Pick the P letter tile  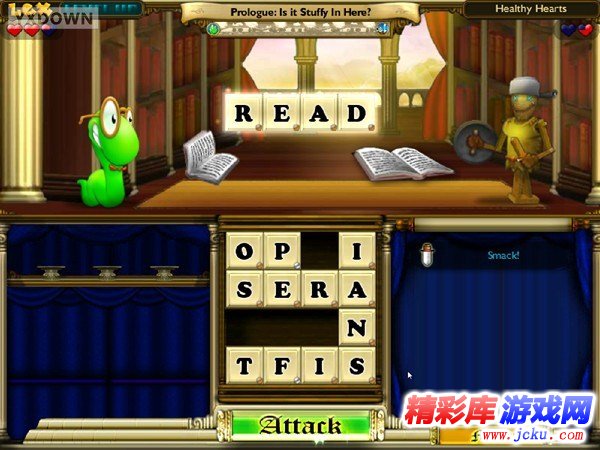[282, 250]
